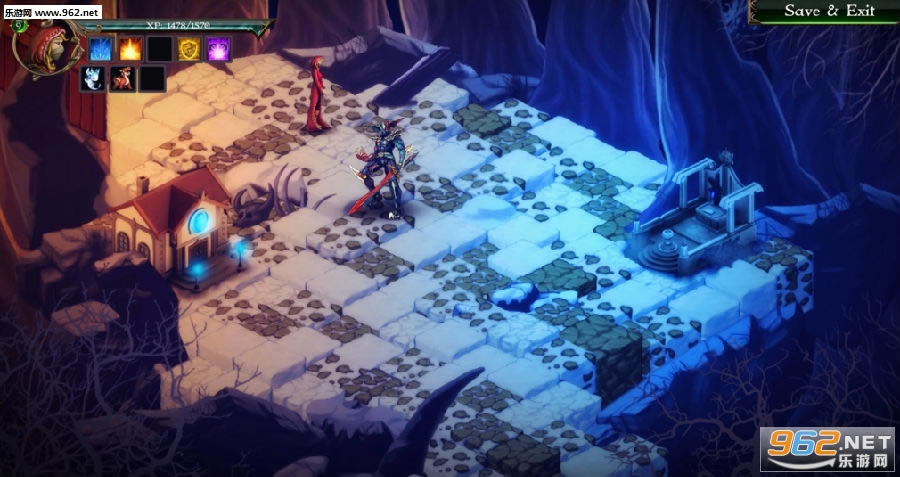
Task: Choose the white ghost spirit icon
Action: point(94,78)
